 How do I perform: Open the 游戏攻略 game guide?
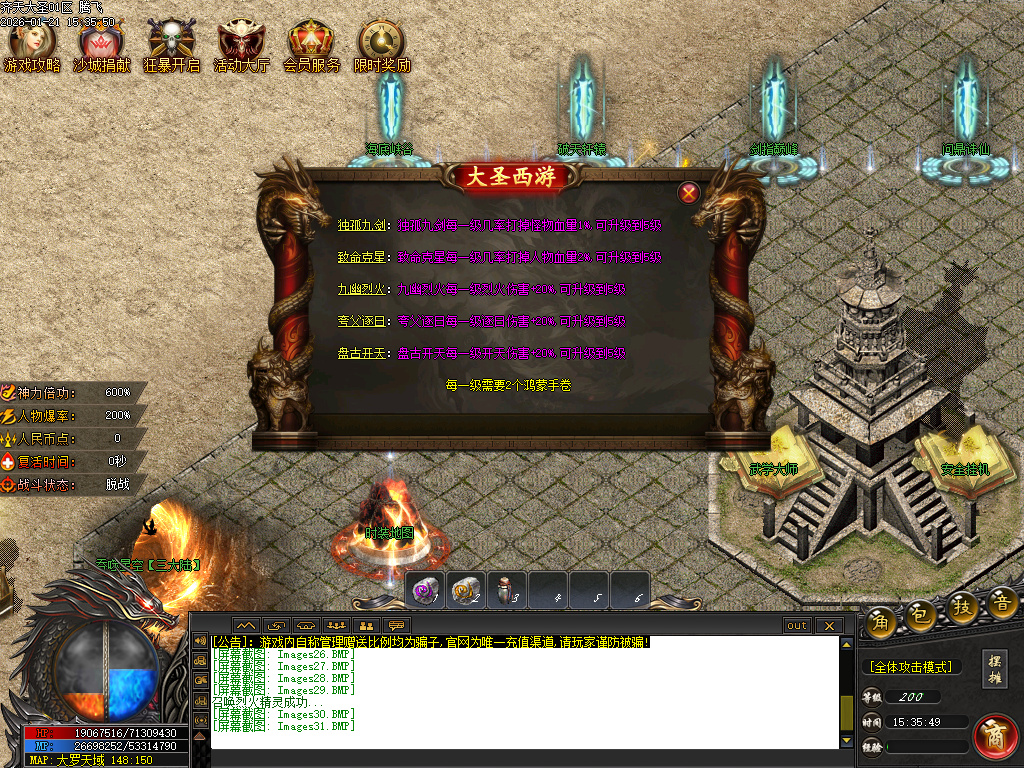click(32, 46)
